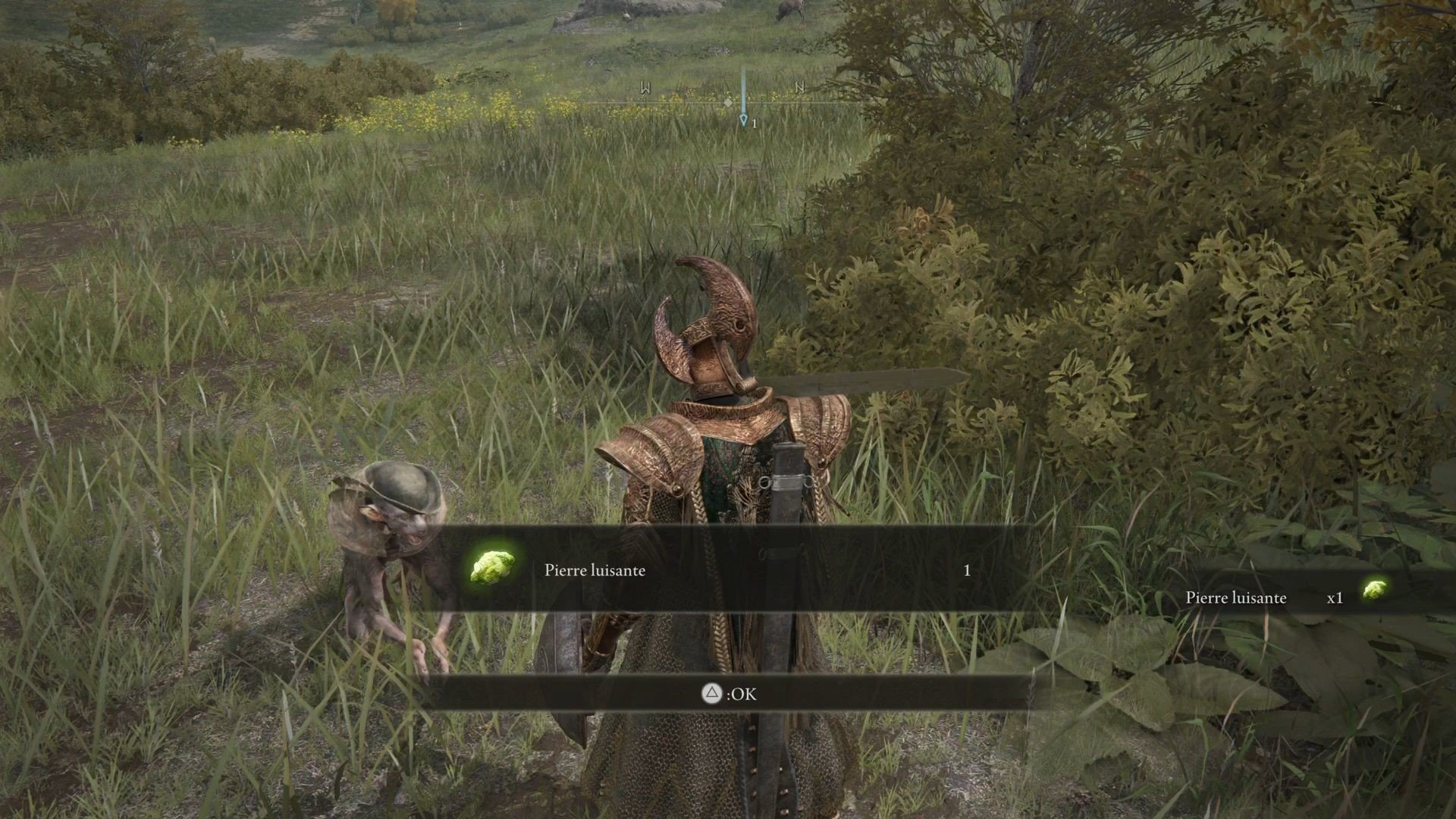Click the beacon marker labeled 1 below the compass
The height and width of the screenshot is (819, 1456).
point(744,120)
